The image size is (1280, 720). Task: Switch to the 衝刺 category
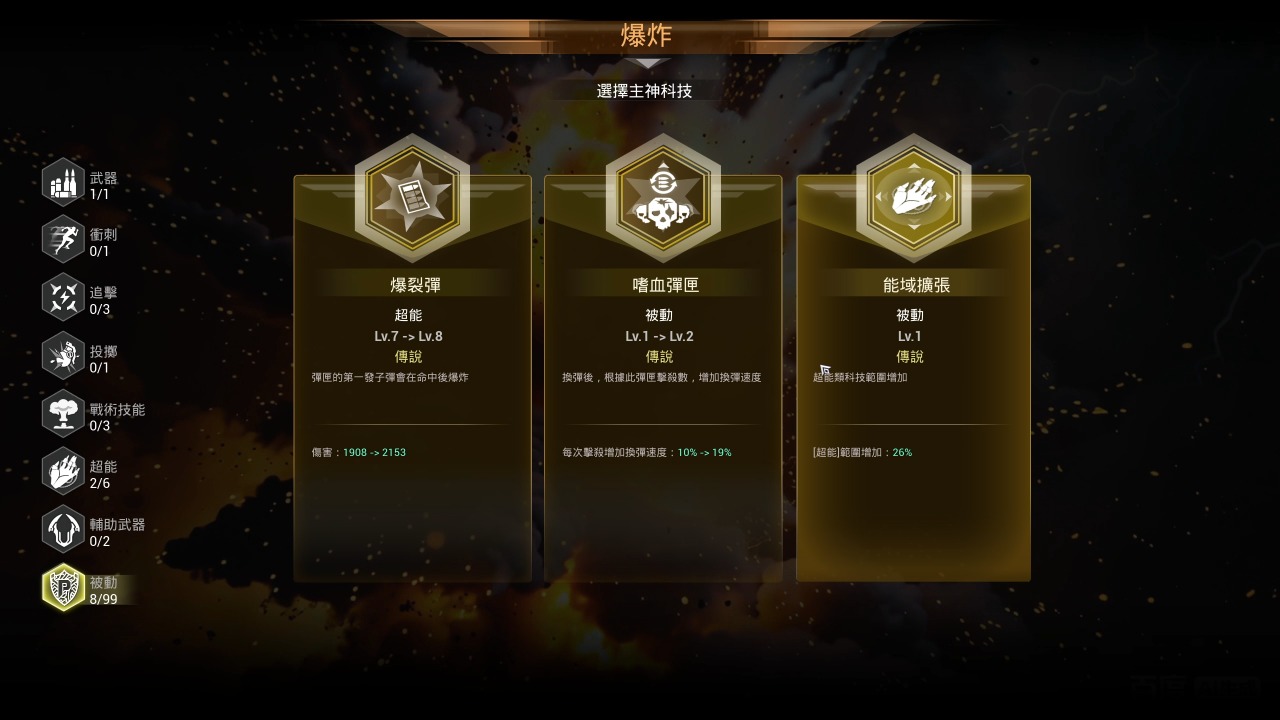[x=63, y=241]
